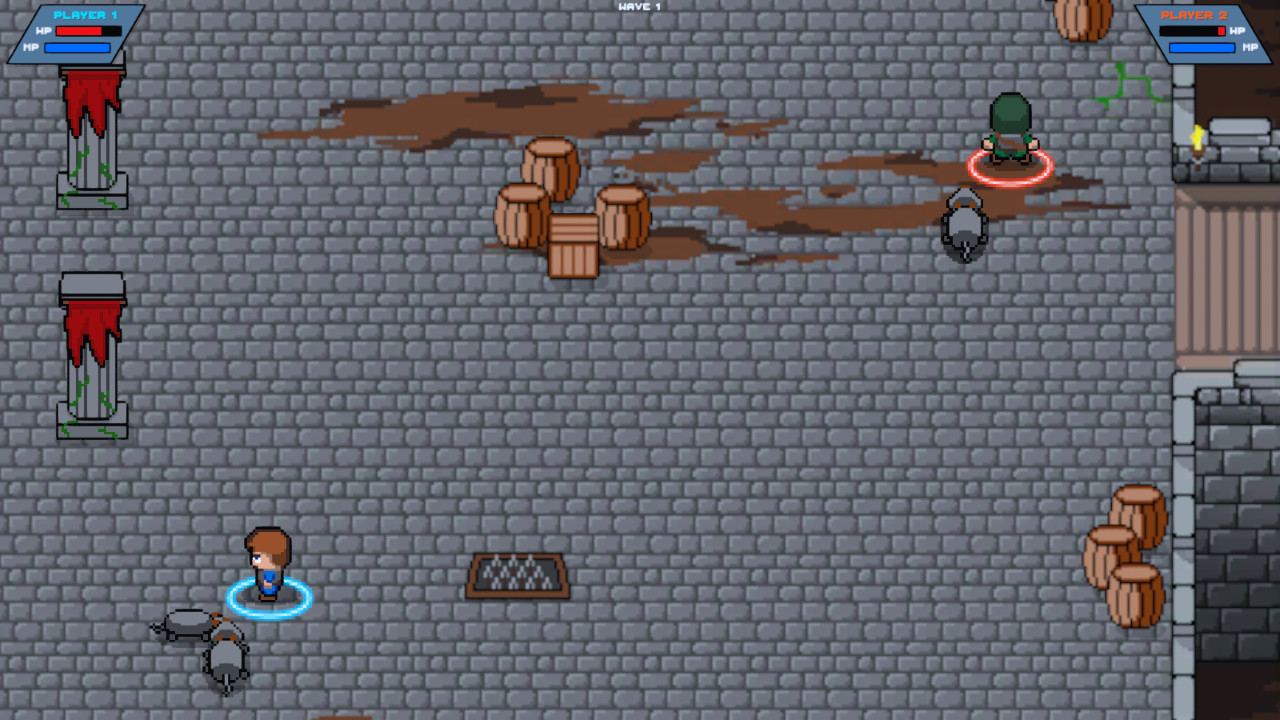The image size is (1280, 720).
Task: Toggle the red targeting ring under Player 2
Action: [1010, 170]
